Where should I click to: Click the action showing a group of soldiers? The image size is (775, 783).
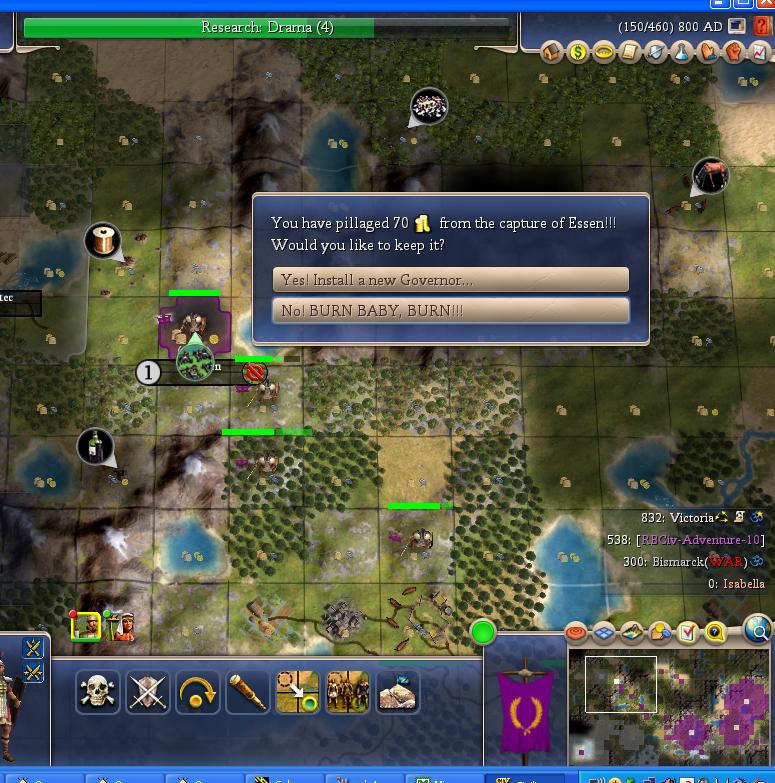pyautogui.click(x=347, y=692)
